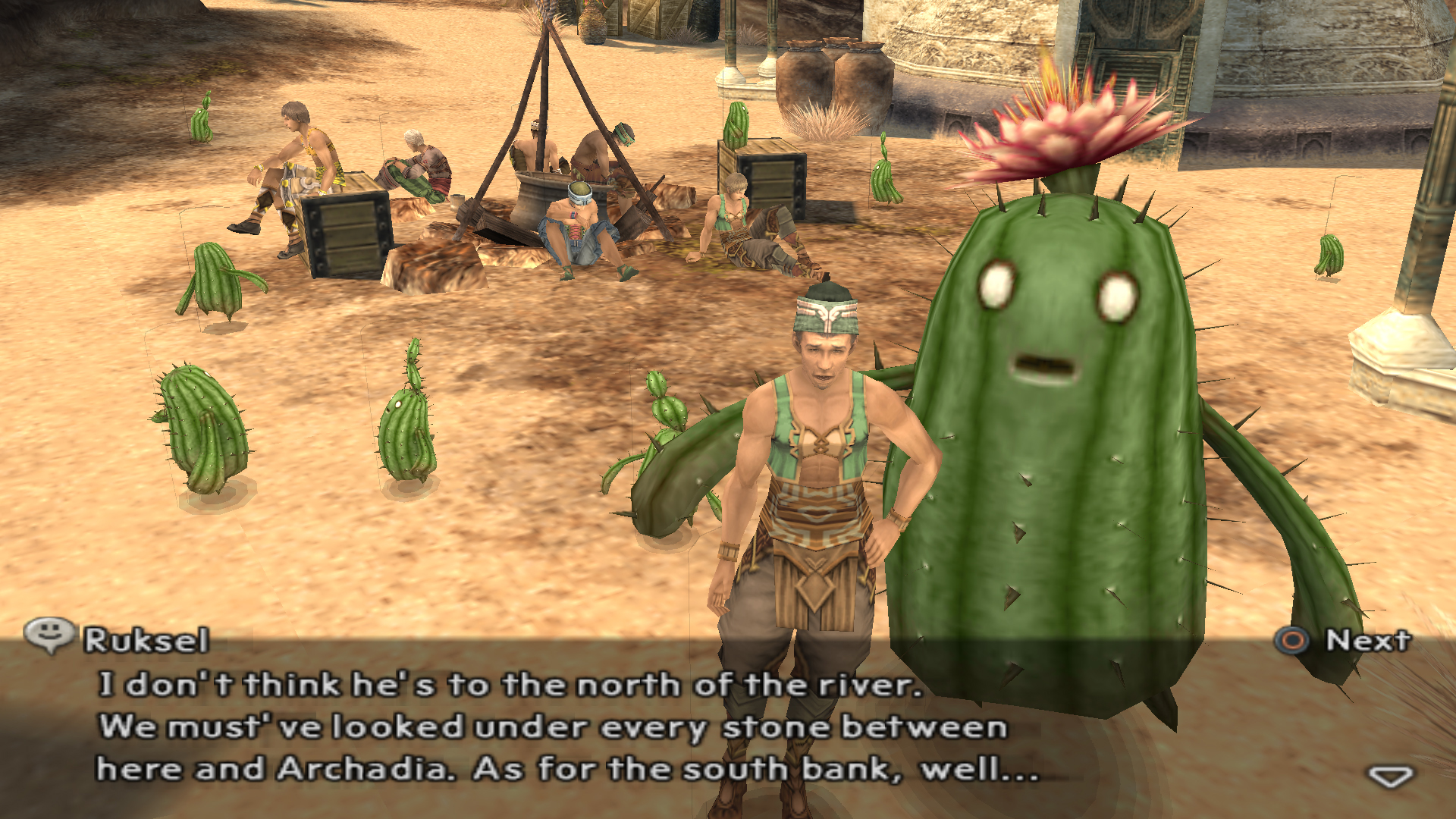Advance dialogue with the down arrow indicator
Image resolution: width=1456 pixels, height=819 pixels.
tap(1389, 776)
